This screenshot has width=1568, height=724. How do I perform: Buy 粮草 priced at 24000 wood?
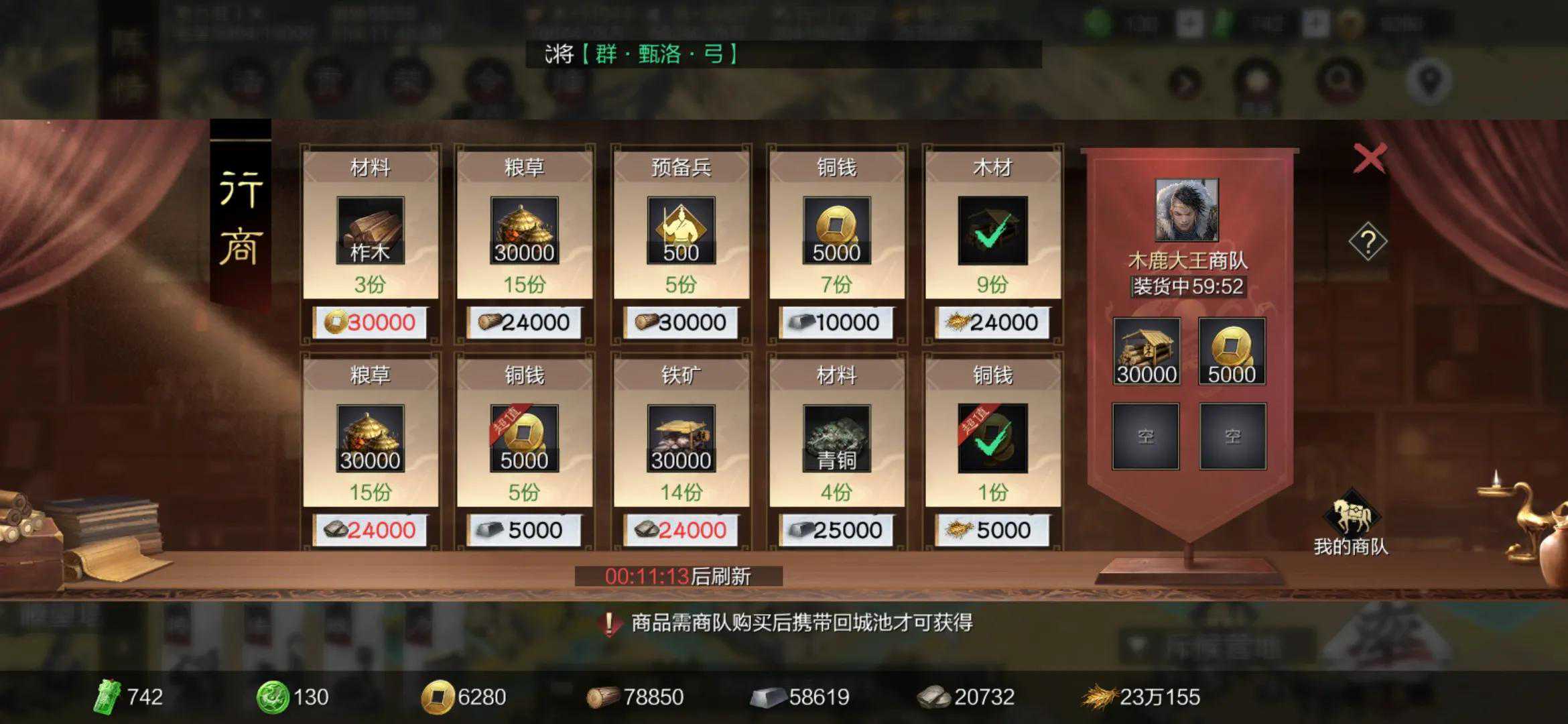pos(524,231)
